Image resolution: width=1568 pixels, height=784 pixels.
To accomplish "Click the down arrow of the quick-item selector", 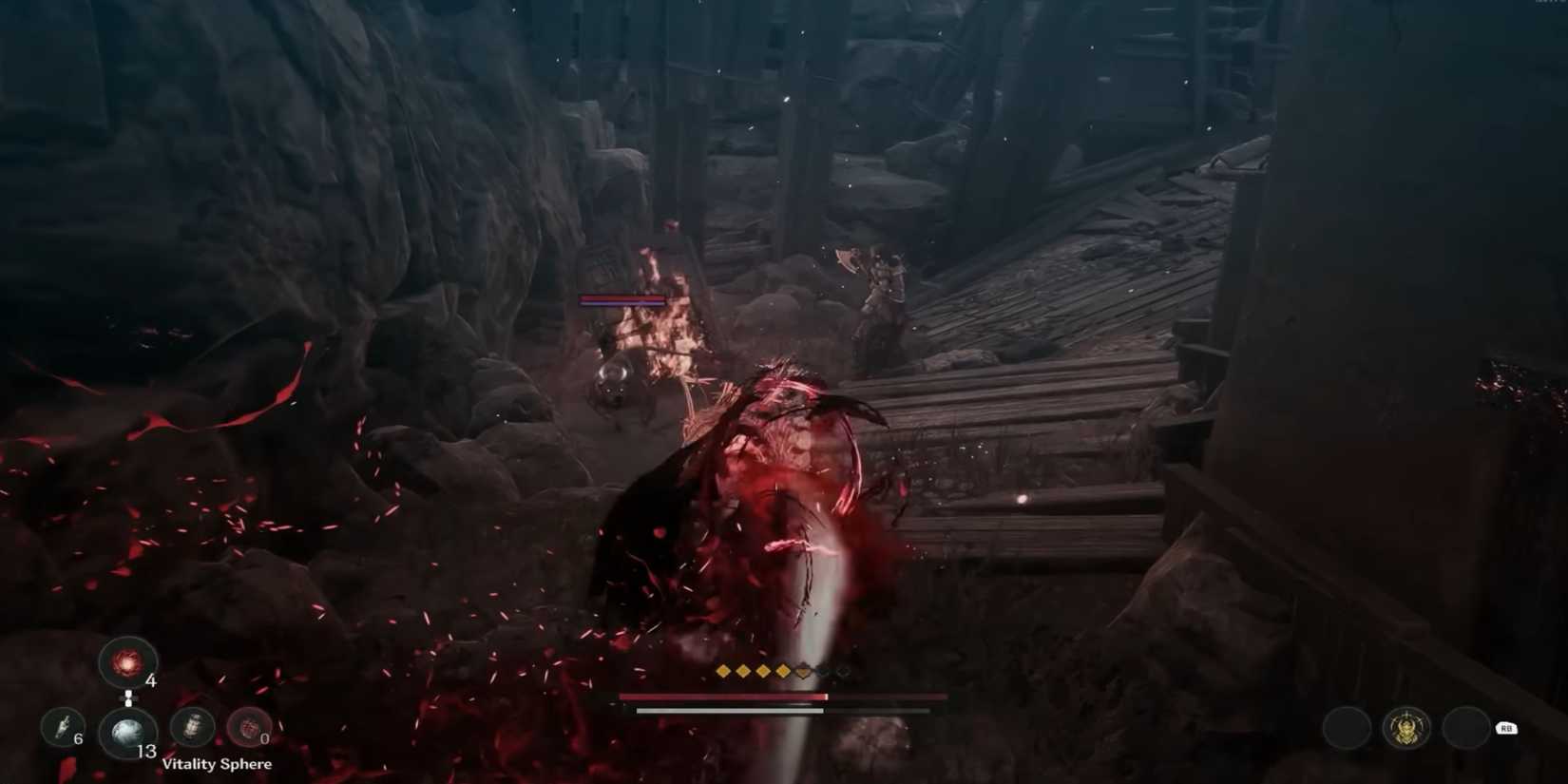I will coord(128,705).
